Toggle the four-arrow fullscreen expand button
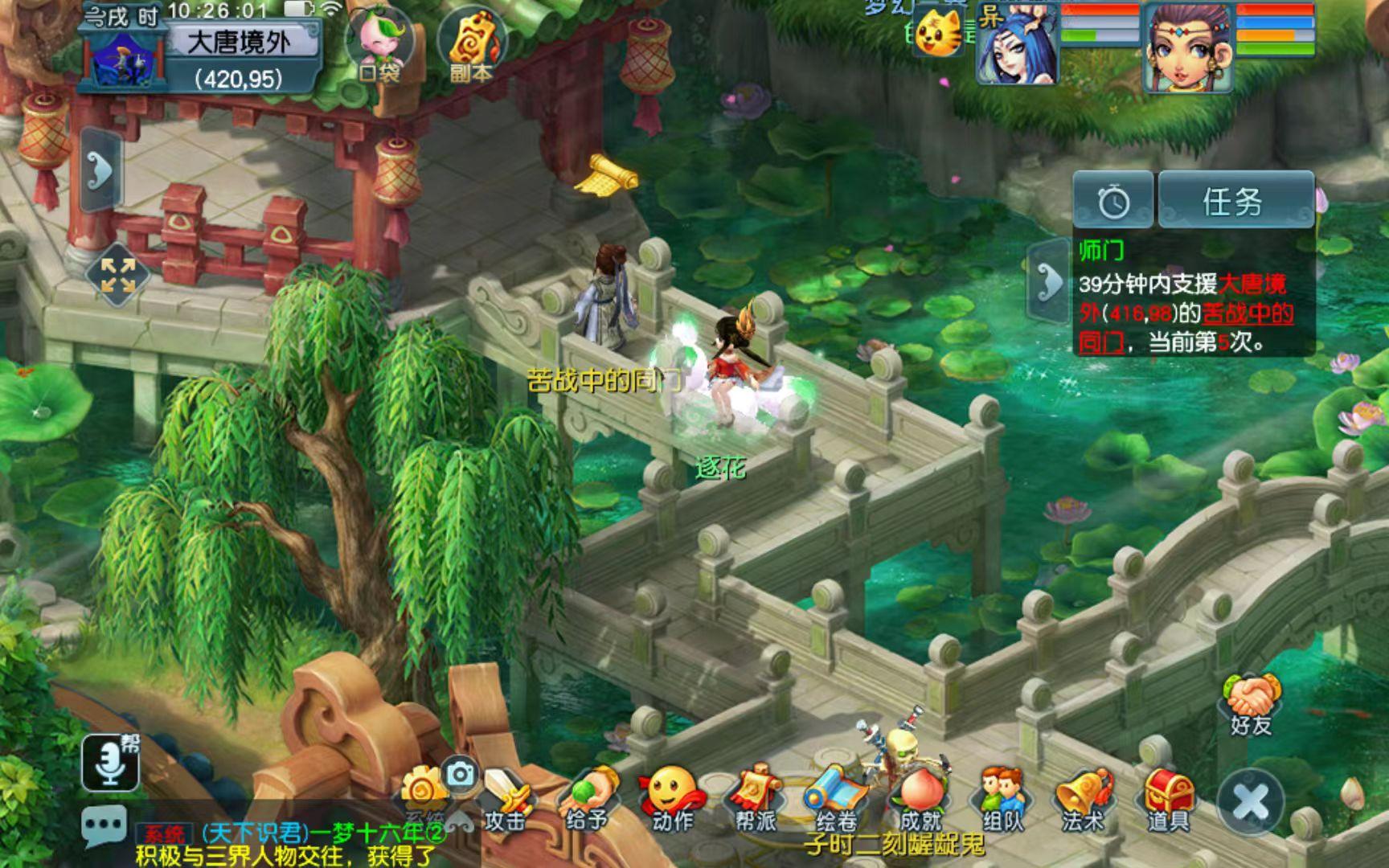Image resolution: width=1389 pixels, height=868 pixels. (x=117, y=275)
